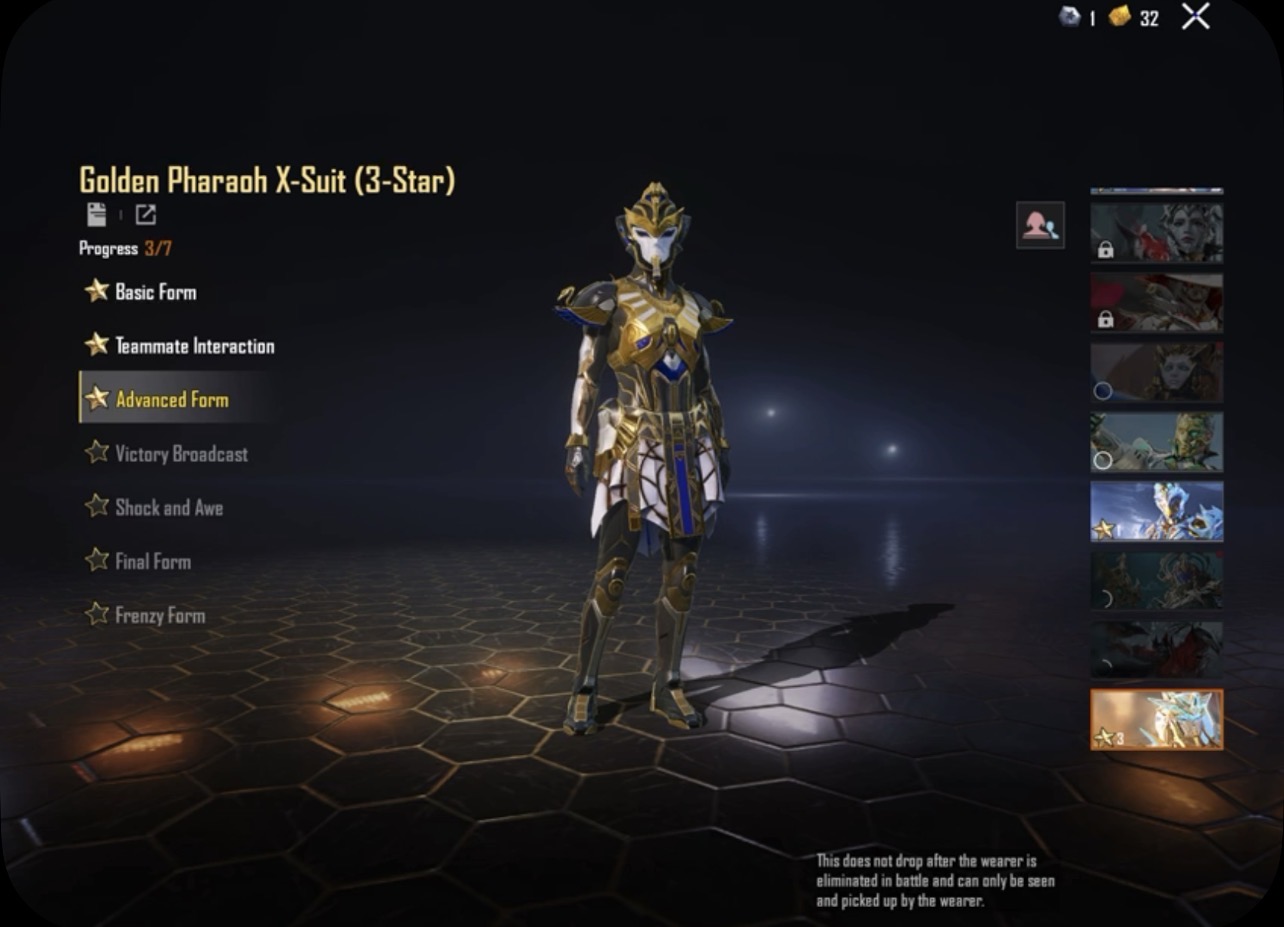Screen dimensions: 1284x927
Task: Choose the locked pale-faced suit thumbnail
Action: pos(1156,233)
